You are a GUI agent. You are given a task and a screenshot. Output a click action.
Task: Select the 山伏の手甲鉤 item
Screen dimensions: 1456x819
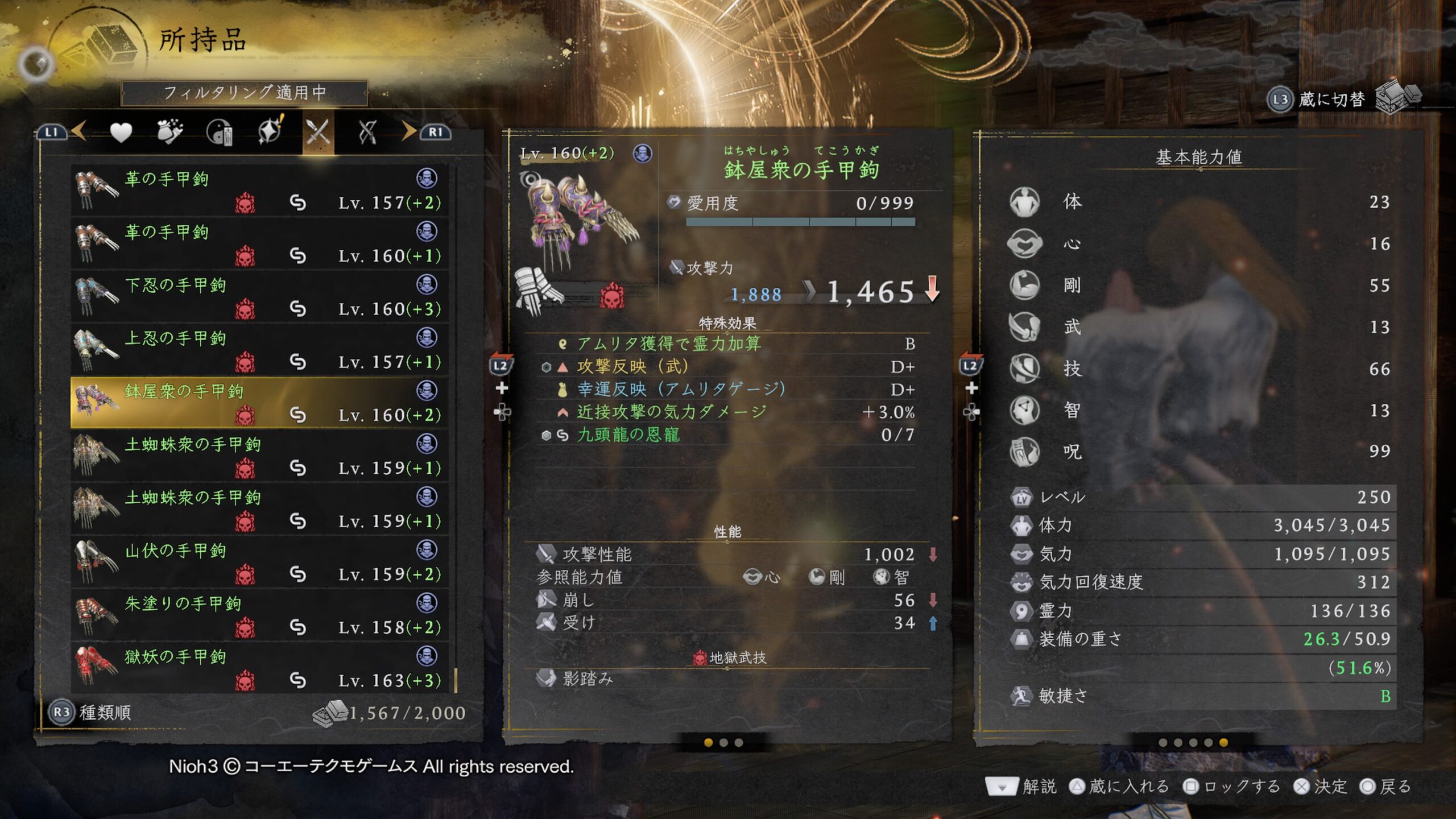pos(259,562)
